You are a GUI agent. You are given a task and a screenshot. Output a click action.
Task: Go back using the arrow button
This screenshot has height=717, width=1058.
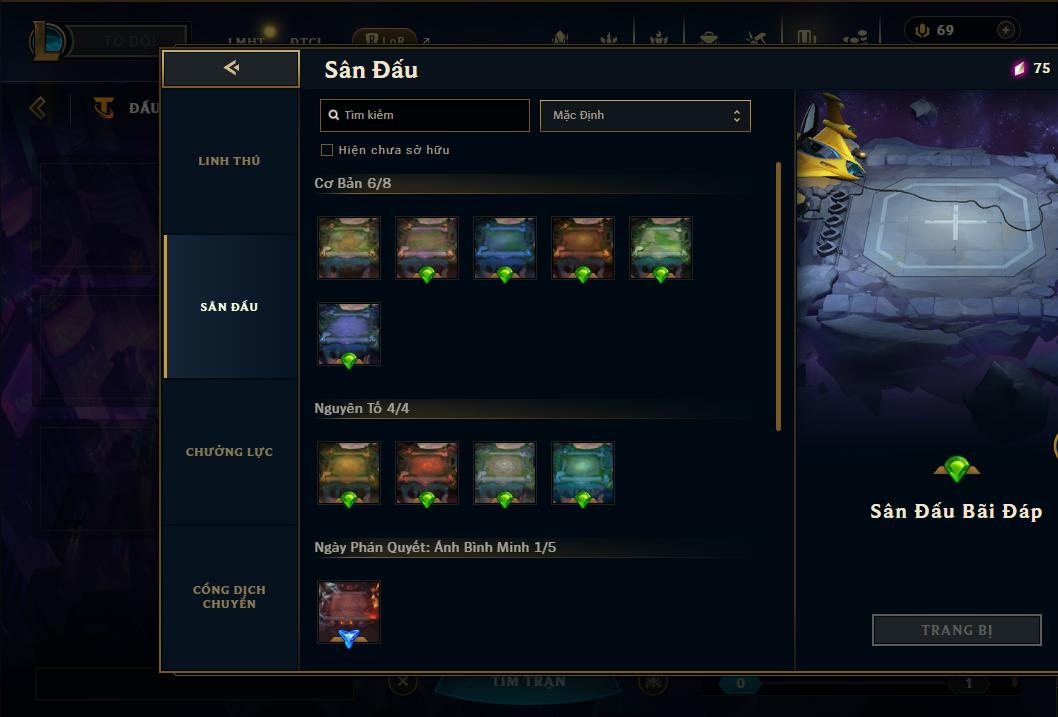tap(231, 68)
